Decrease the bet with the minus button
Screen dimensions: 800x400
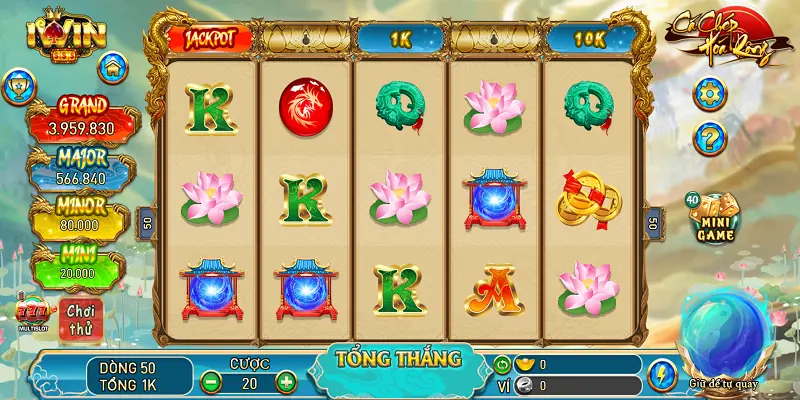pos(212,381)
